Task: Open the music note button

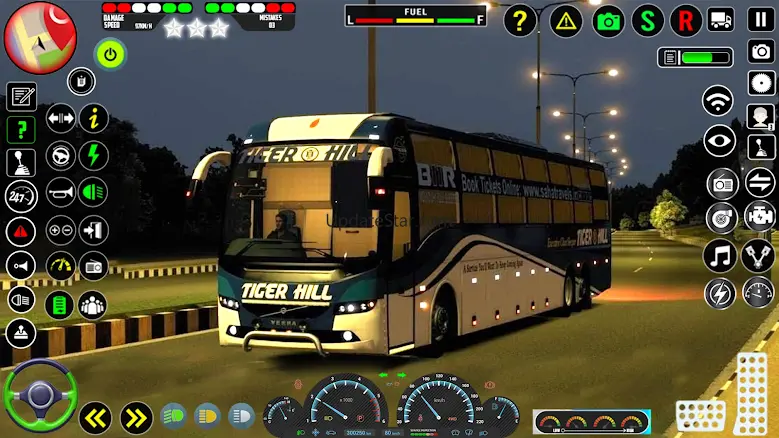Action: click(719, 255)
